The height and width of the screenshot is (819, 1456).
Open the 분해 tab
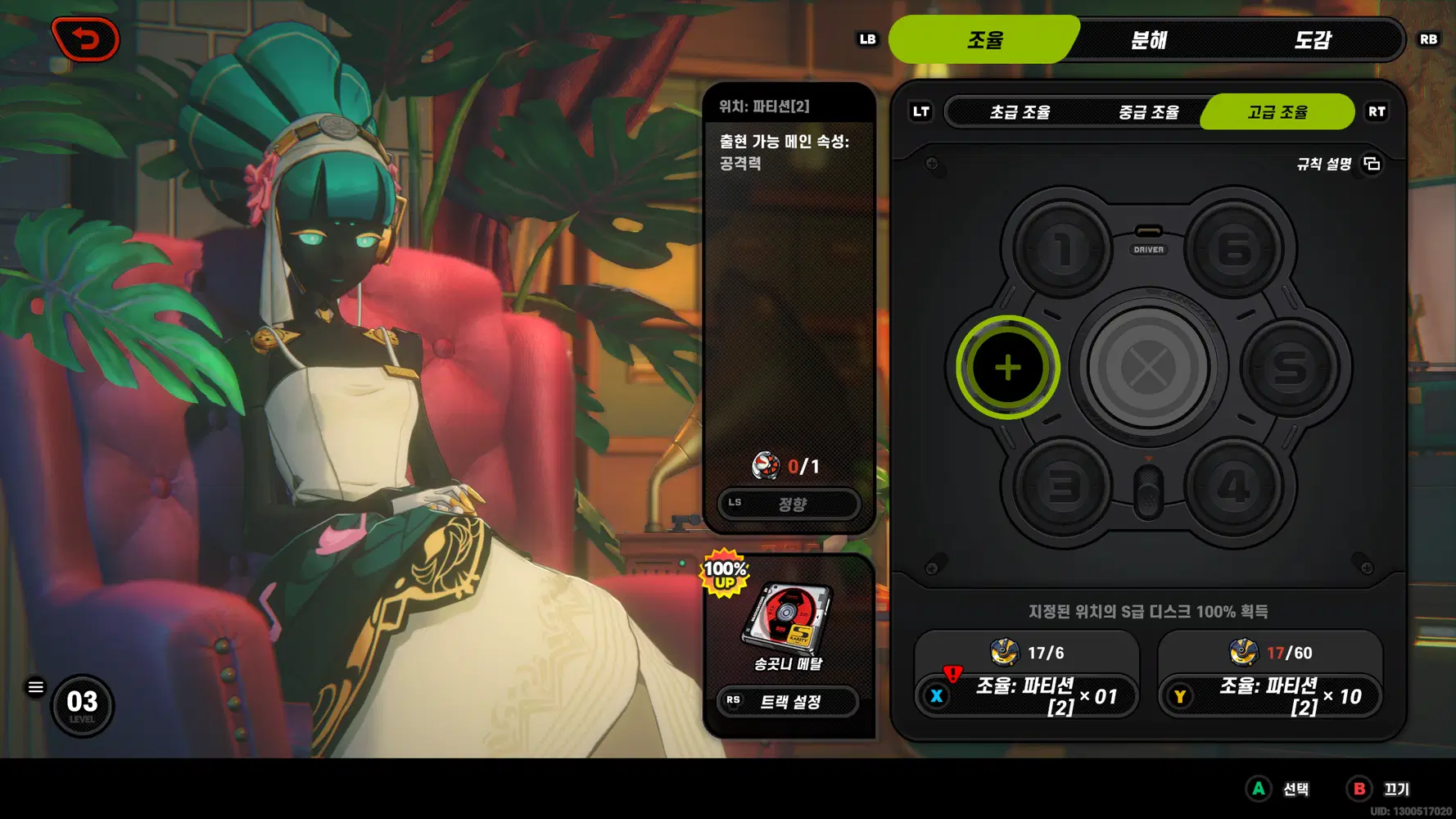1148,39
